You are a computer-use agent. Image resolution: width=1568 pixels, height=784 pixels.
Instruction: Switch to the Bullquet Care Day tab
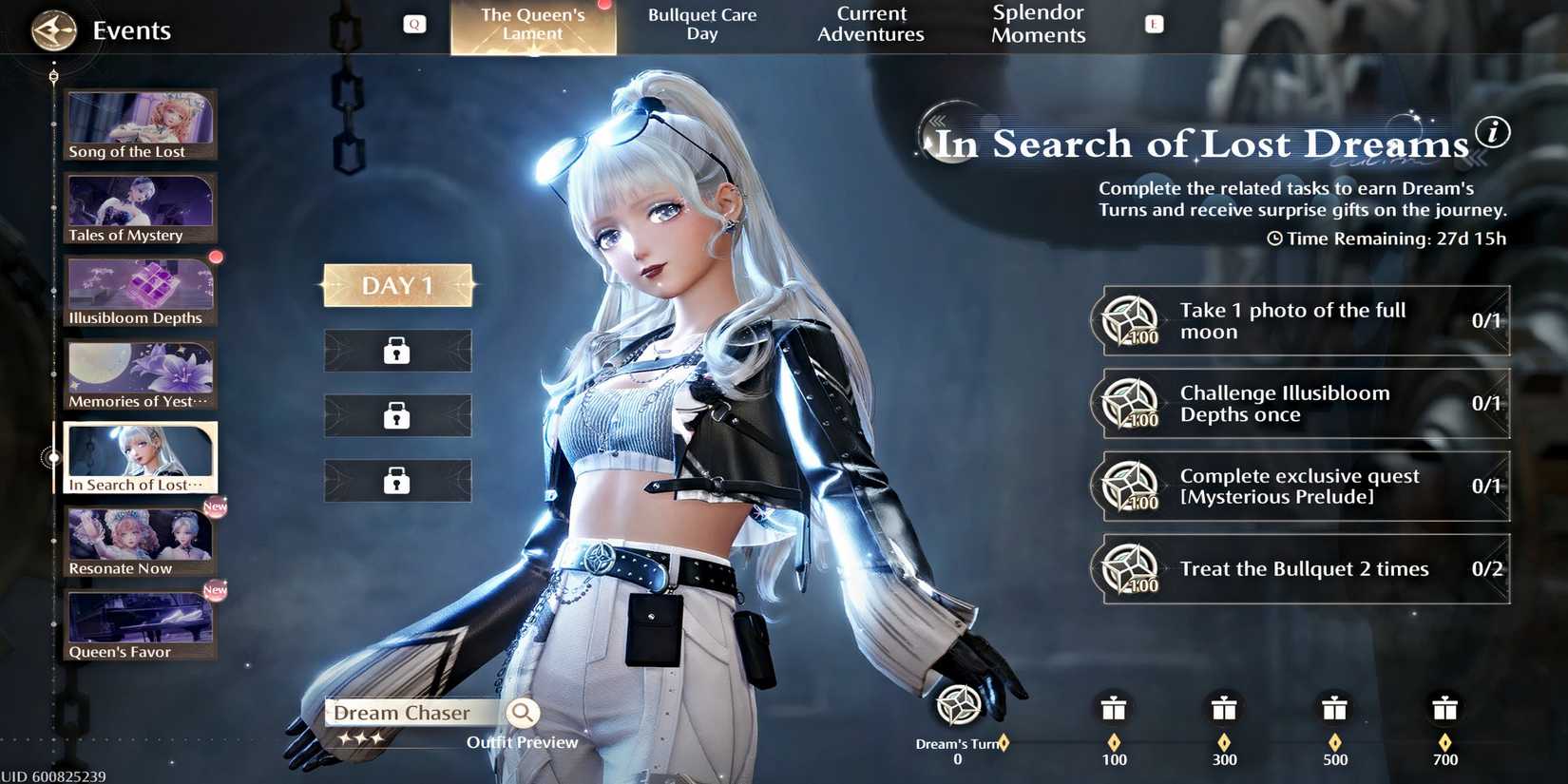702,24
